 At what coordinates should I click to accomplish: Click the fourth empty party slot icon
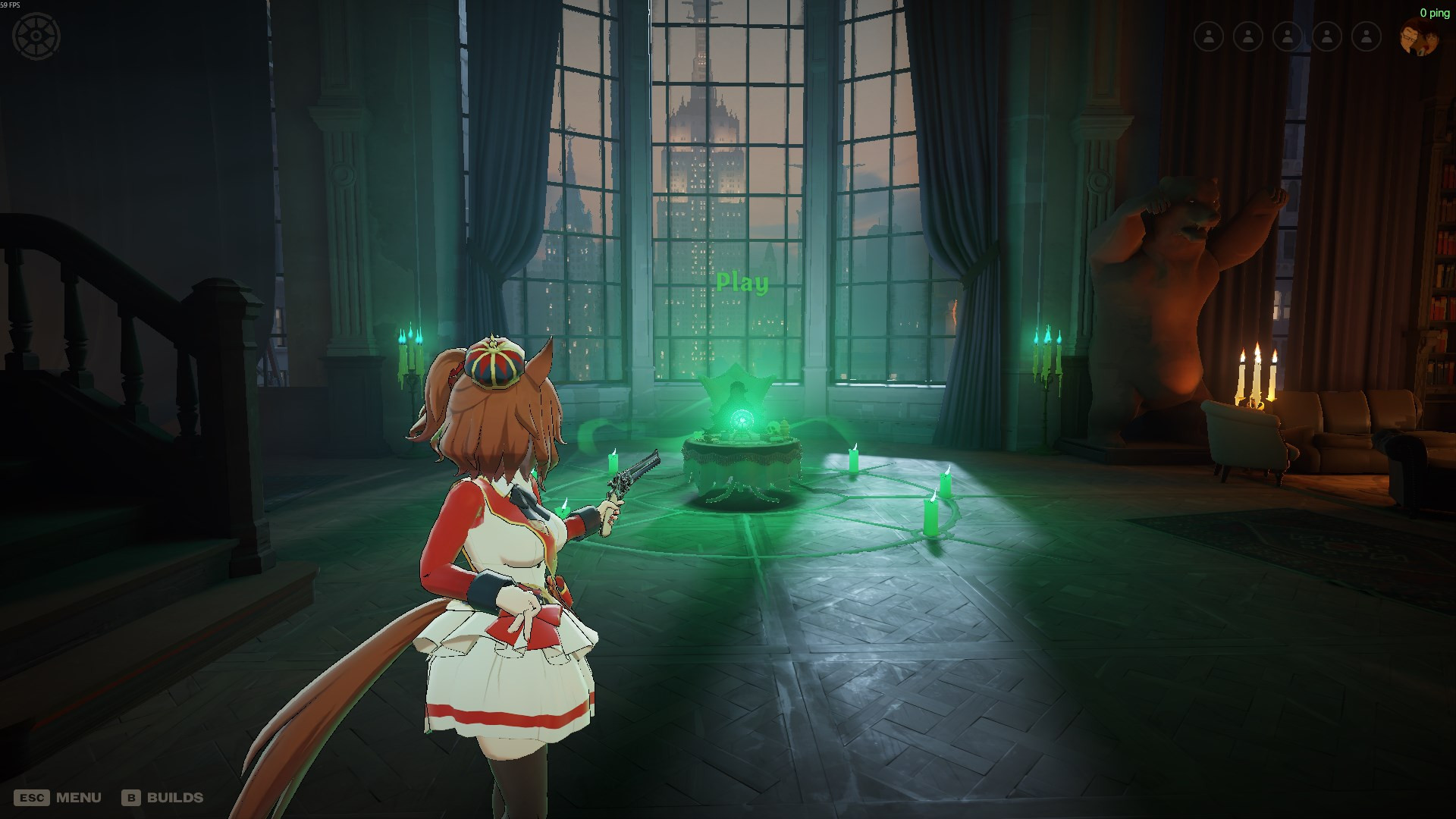click(x=1326, y=35)
